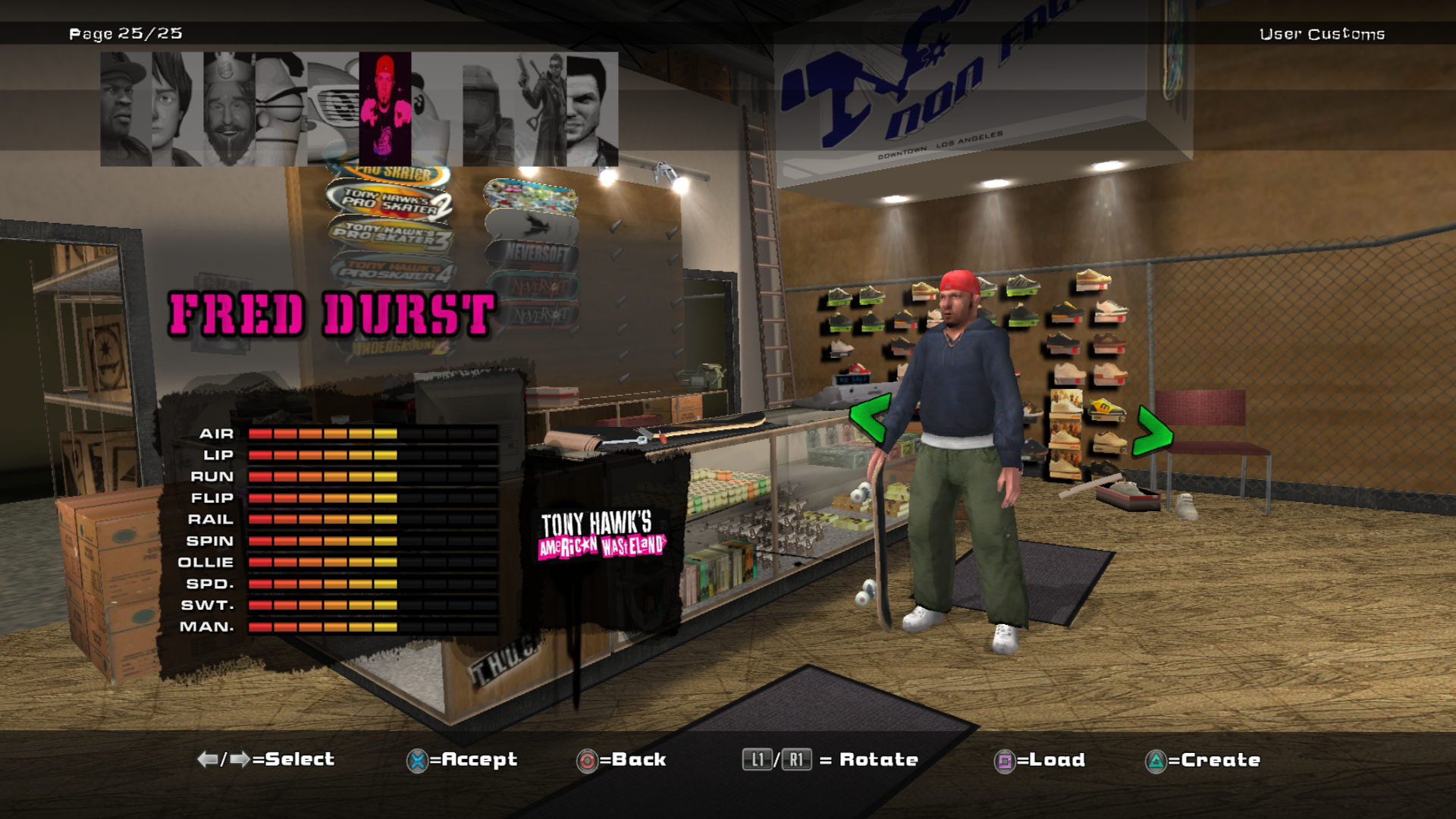Select the trenchcoat man holding gun and shovel

[x=541, y=109]
